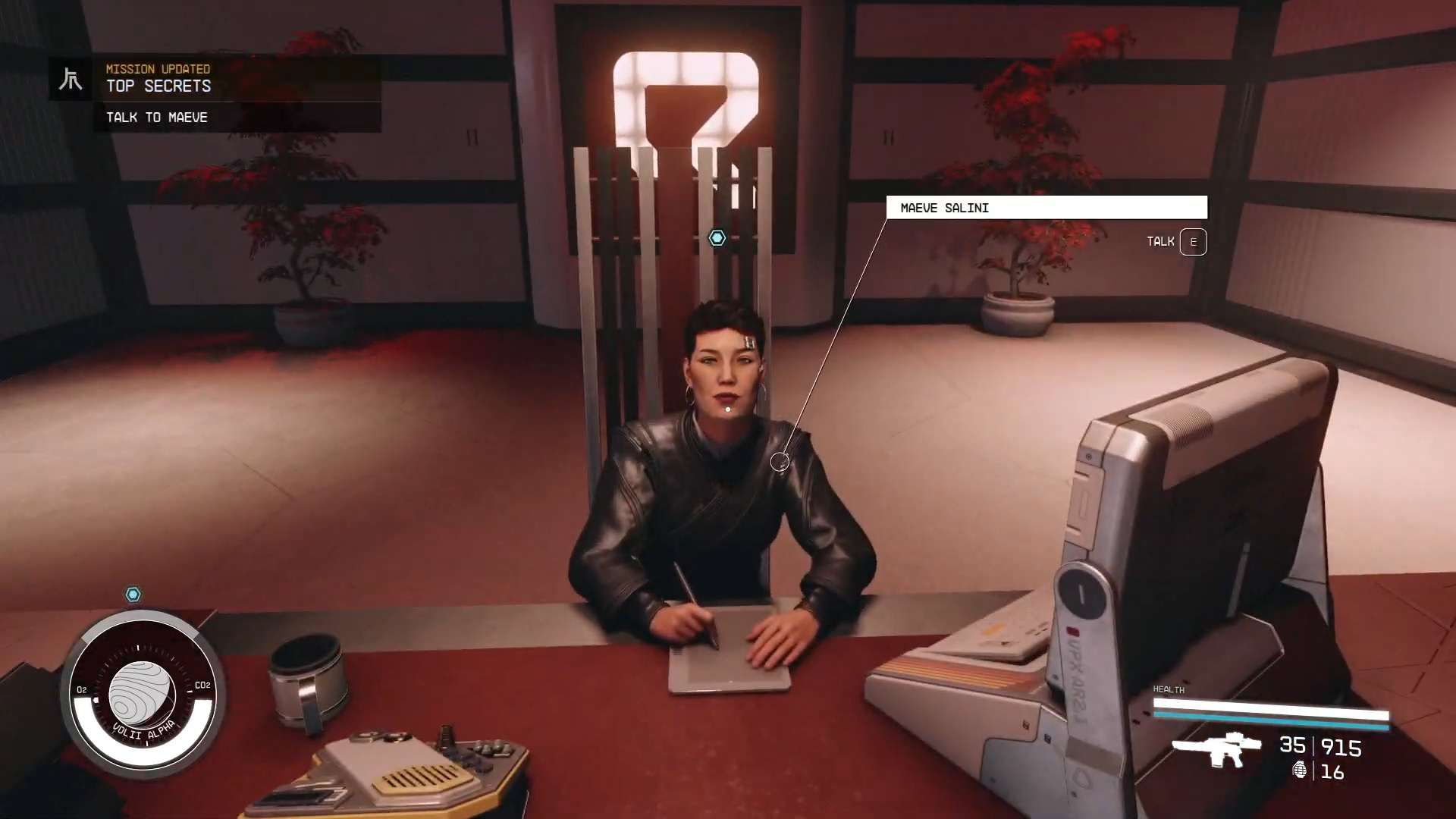
Task: Select the hexagonal quest marker above Maeve
Action: 717,238
